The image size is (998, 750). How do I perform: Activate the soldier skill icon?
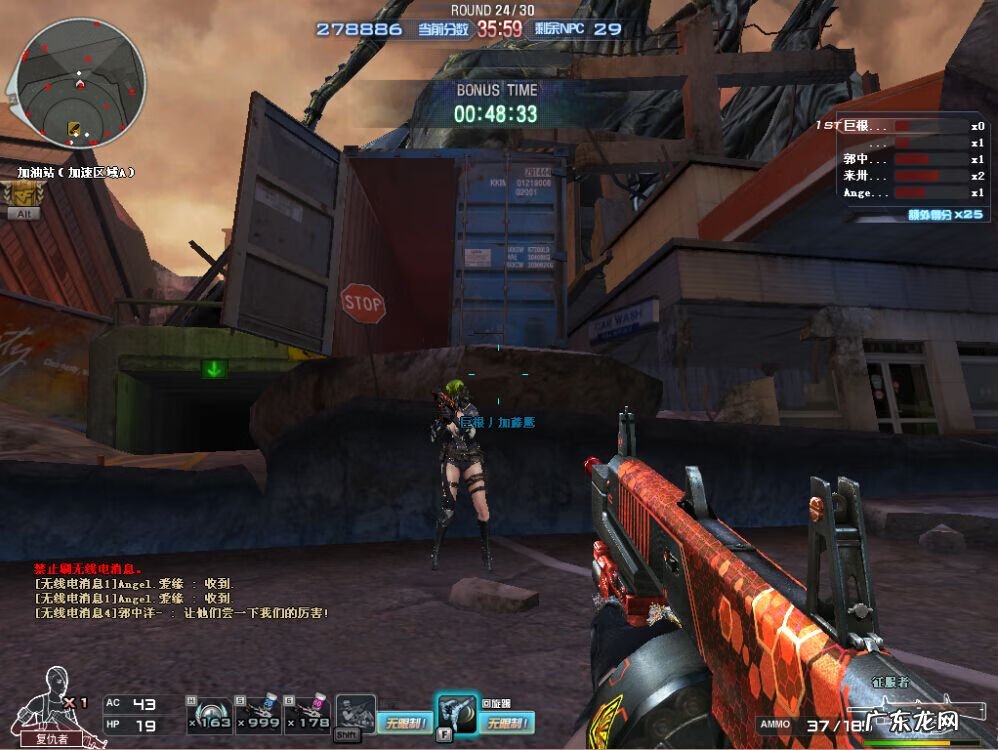355,714
